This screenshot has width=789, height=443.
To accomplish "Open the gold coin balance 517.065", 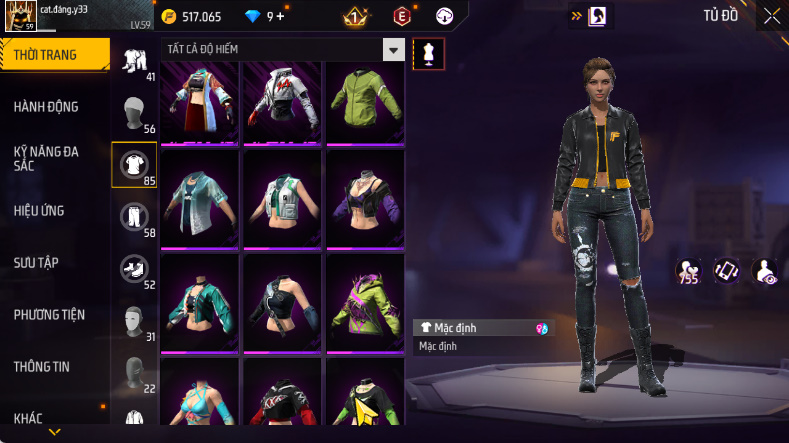I will point(202,17).
